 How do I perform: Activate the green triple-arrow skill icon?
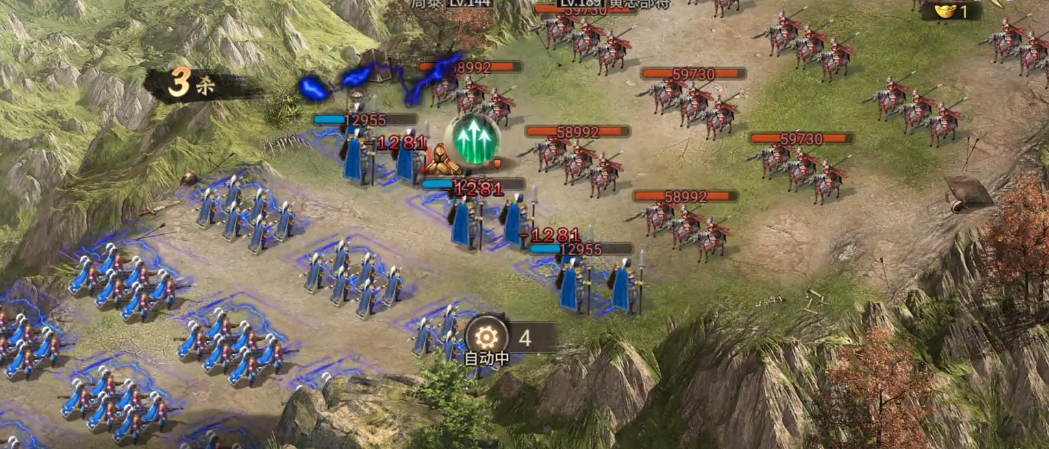coord(472,137)
